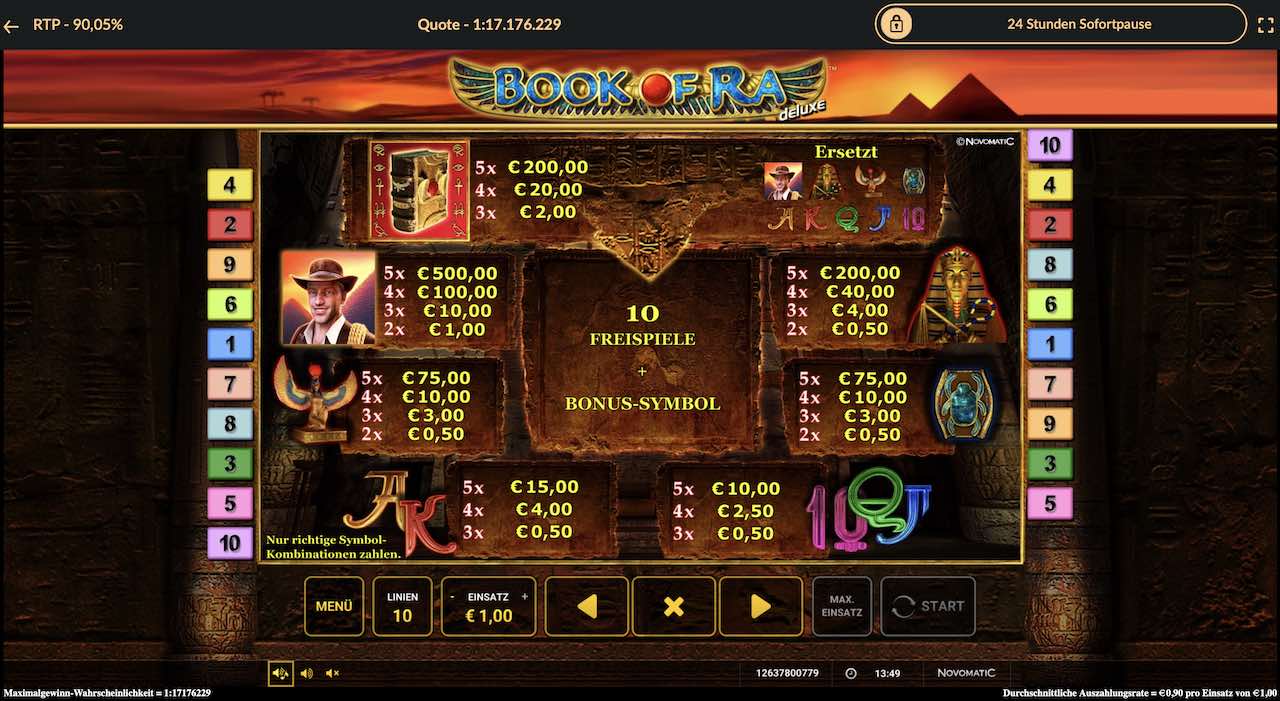Mute all game sound

[x=332, y=673]
